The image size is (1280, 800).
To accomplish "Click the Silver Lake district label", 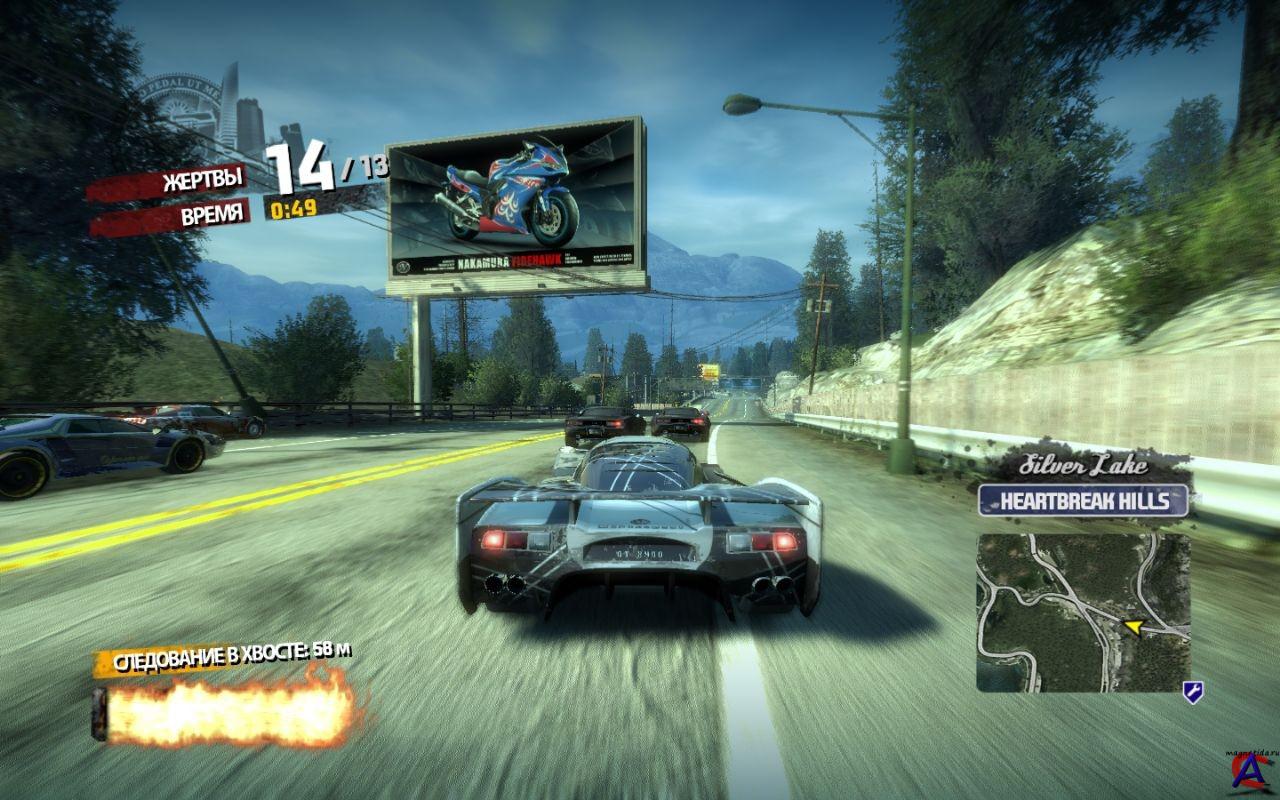I will coord(1084,465).
